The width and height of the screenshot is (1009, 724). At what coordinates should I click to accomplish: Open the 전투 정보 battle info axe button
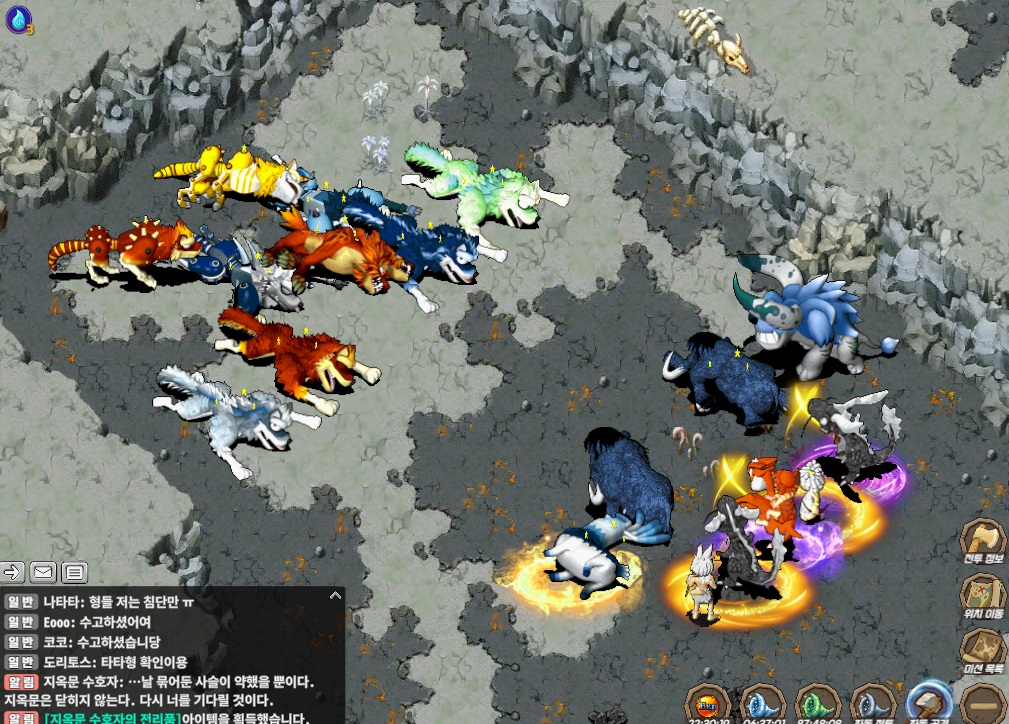pyautogui.click(x=984, y=542)
